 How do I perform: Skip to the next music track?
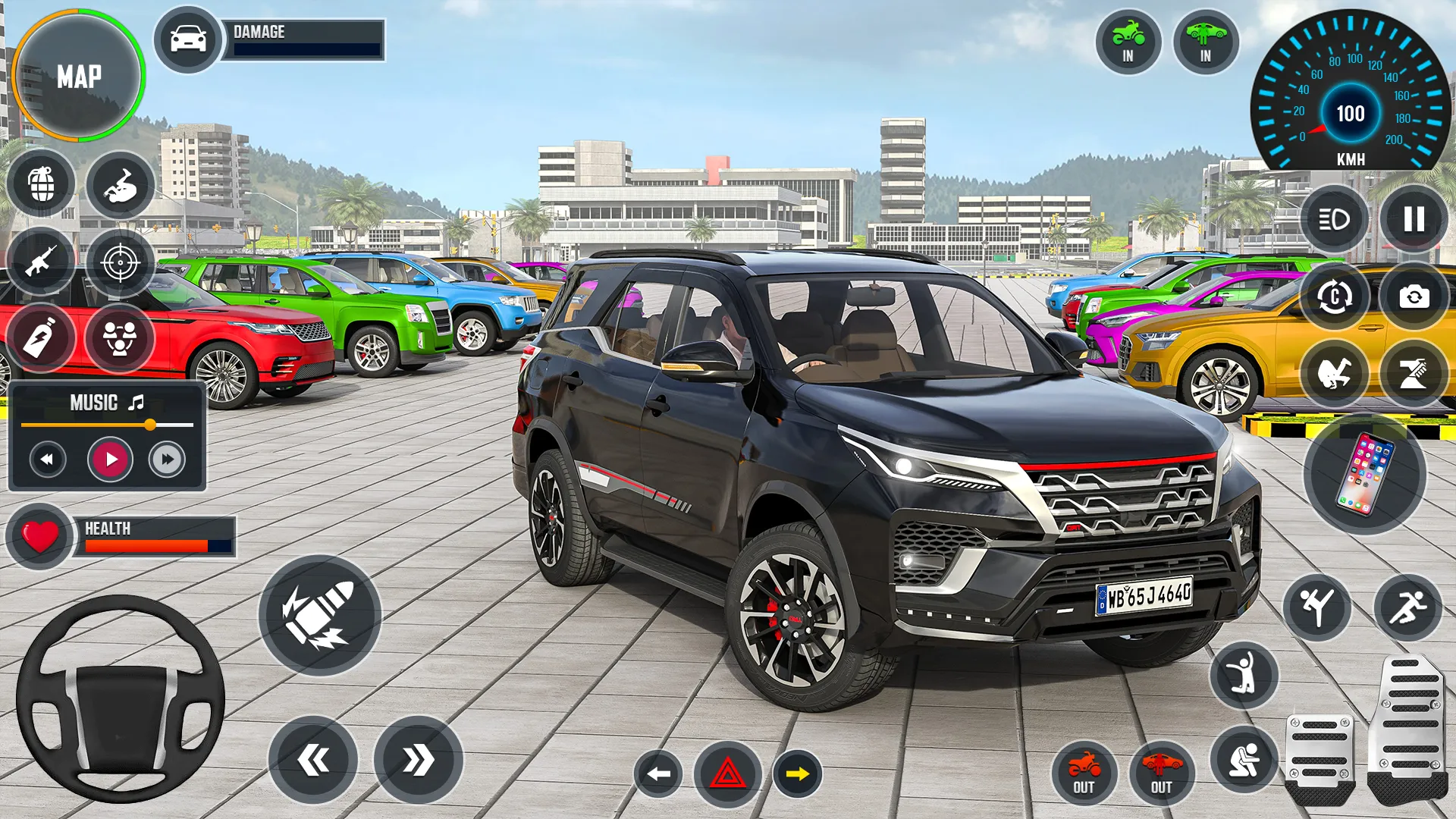pyautogui.click(x=167, y=460)
